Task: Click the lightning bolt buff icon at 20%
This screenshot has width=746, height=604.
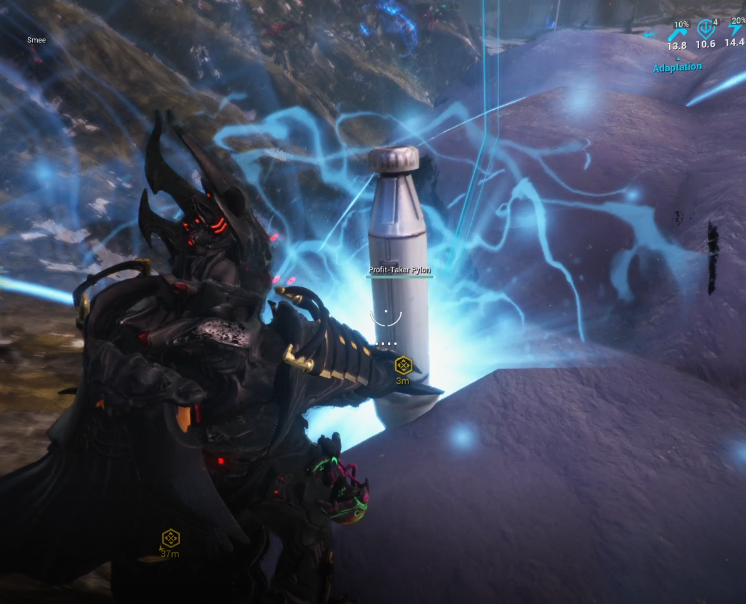Action: (x=735, y=30)
